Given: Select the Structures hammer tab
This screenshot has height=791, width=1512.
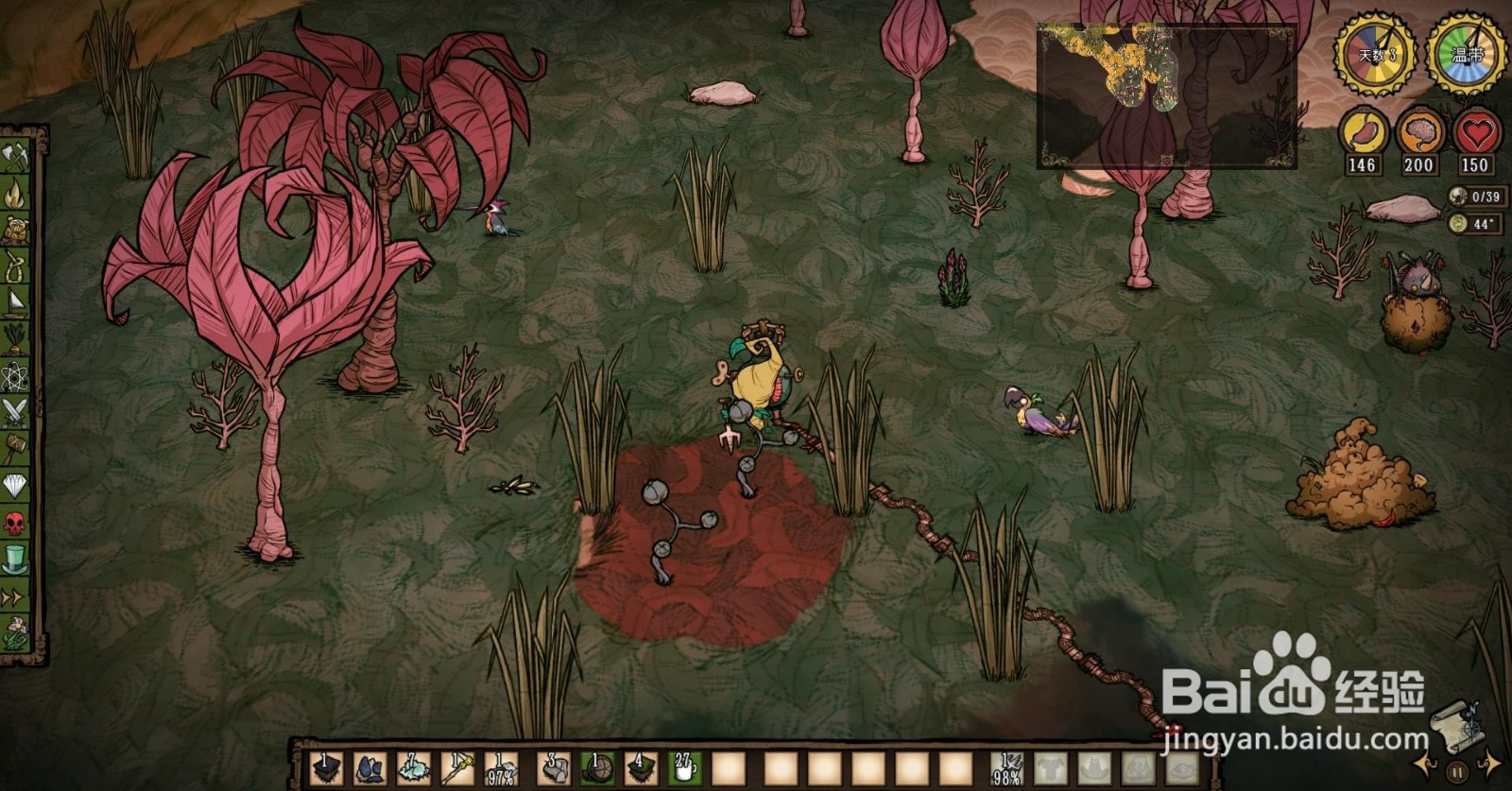Looking at the screenshot, I should click(15, 448).
